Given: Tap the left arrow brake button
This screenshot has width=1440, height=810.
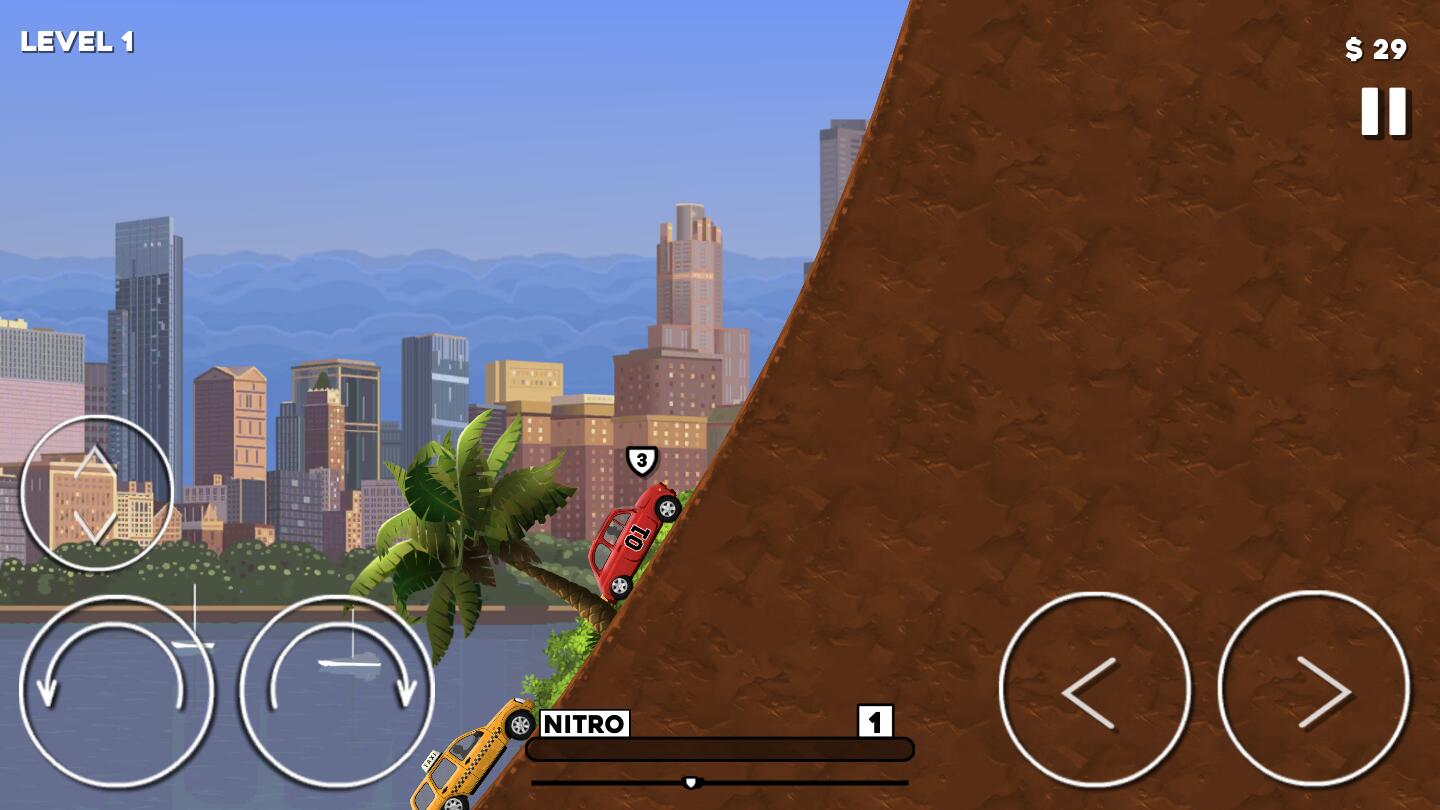Looking at the screenshot, I should (1094, 689).
